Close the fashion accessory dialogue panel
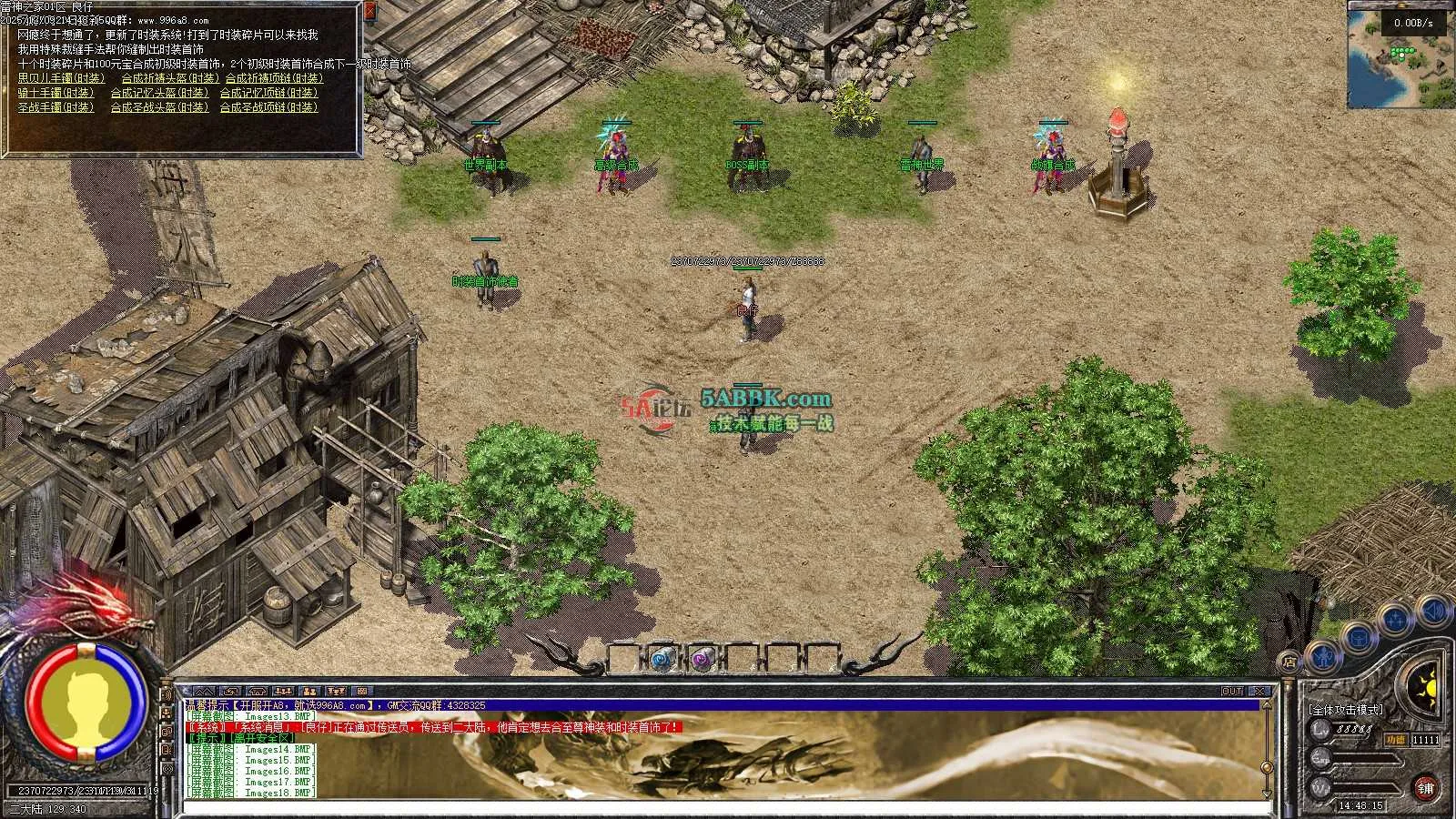Screen dimensions: 1456x819 [x=369, y=12]
